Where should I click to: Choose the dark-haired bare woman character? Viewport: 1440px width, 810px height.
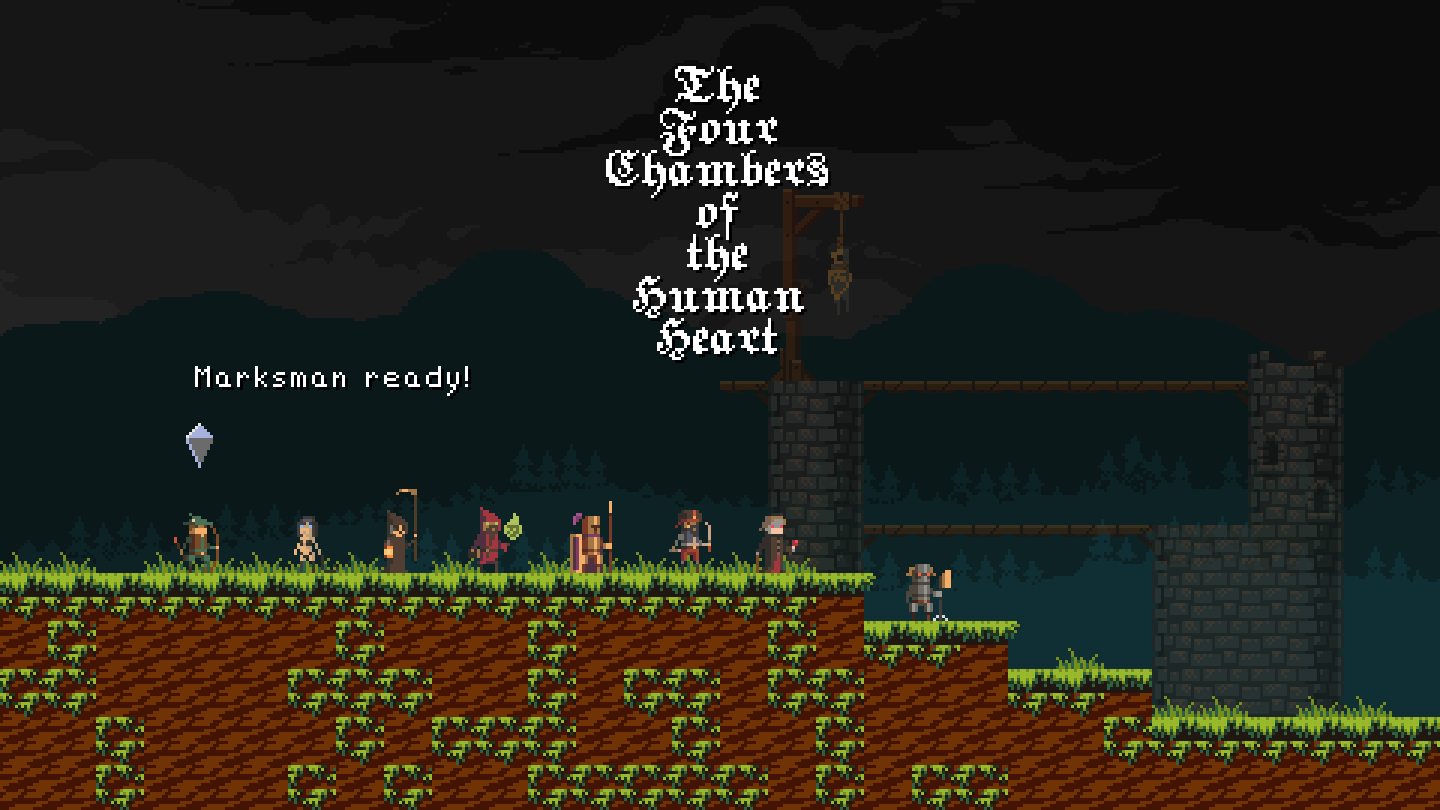click(306, 544)
